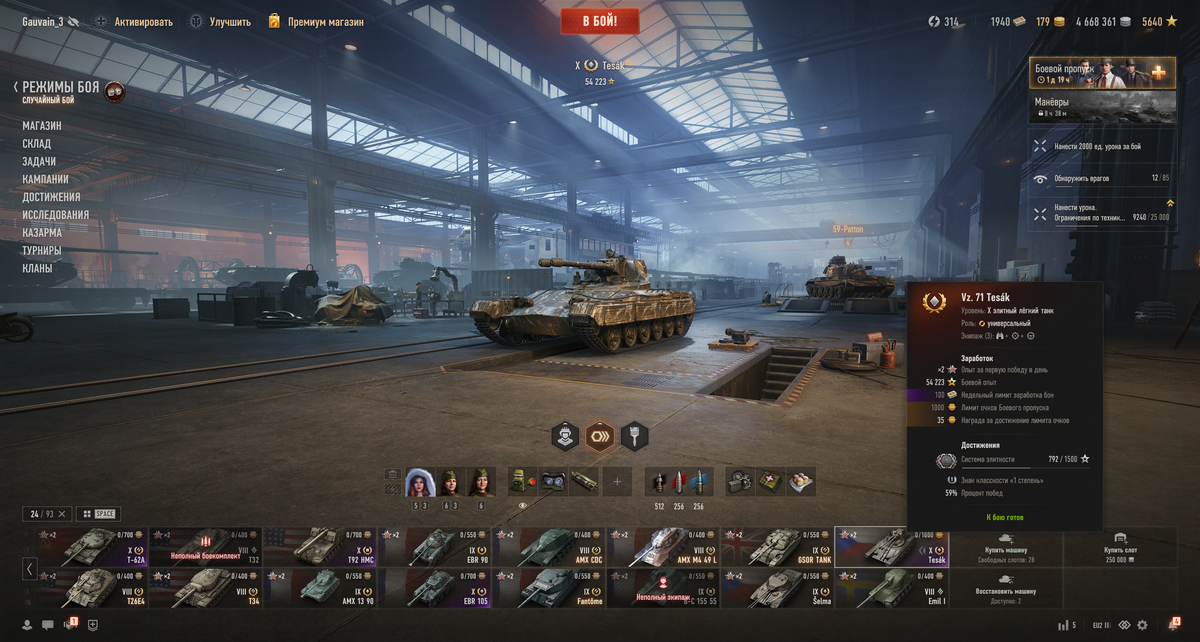1200x642 pixels.
Task: Select the T-62A tank in the carousel
Action: [91, 546]
